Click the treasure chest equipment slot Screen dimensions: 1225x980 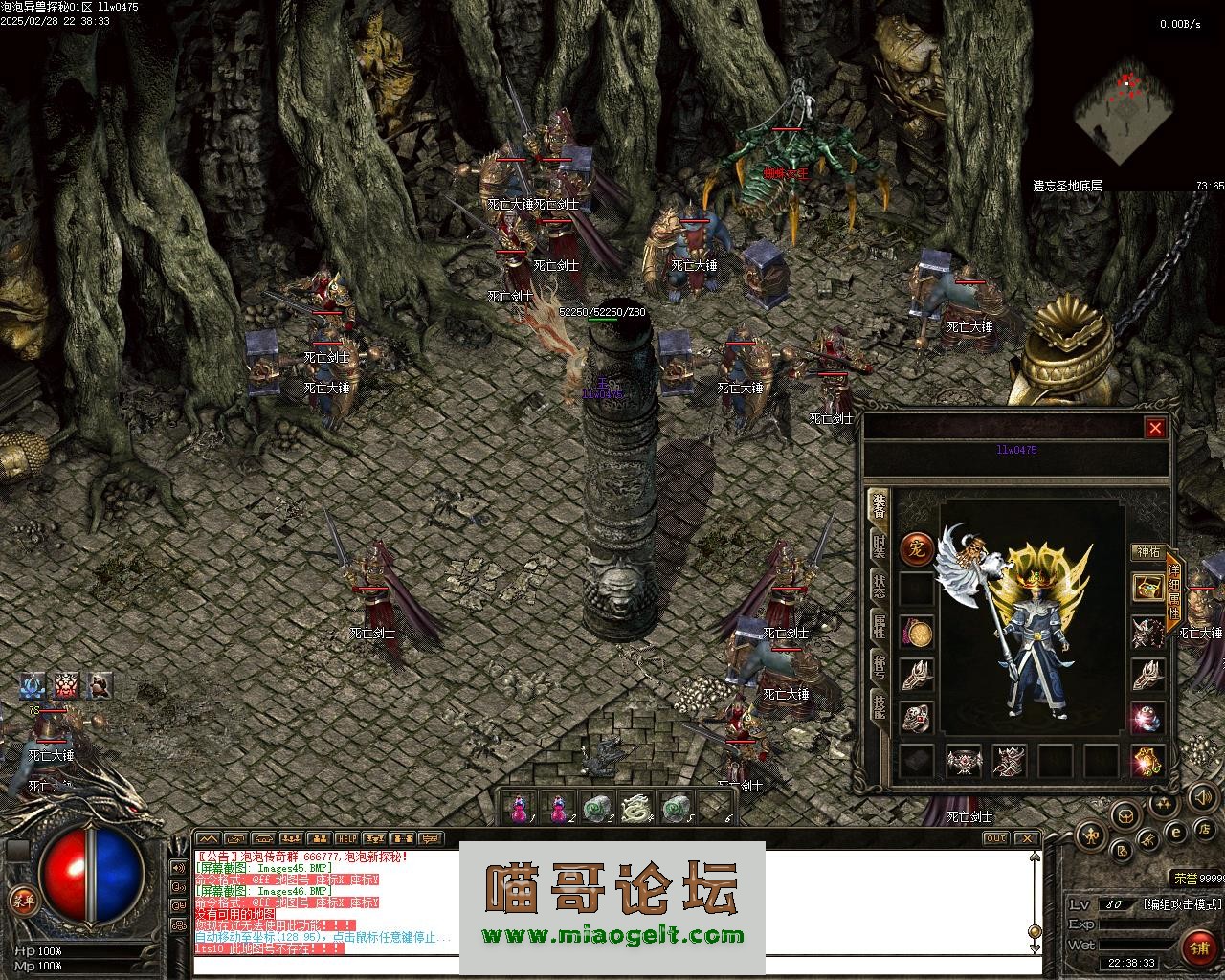(1147, 588)
